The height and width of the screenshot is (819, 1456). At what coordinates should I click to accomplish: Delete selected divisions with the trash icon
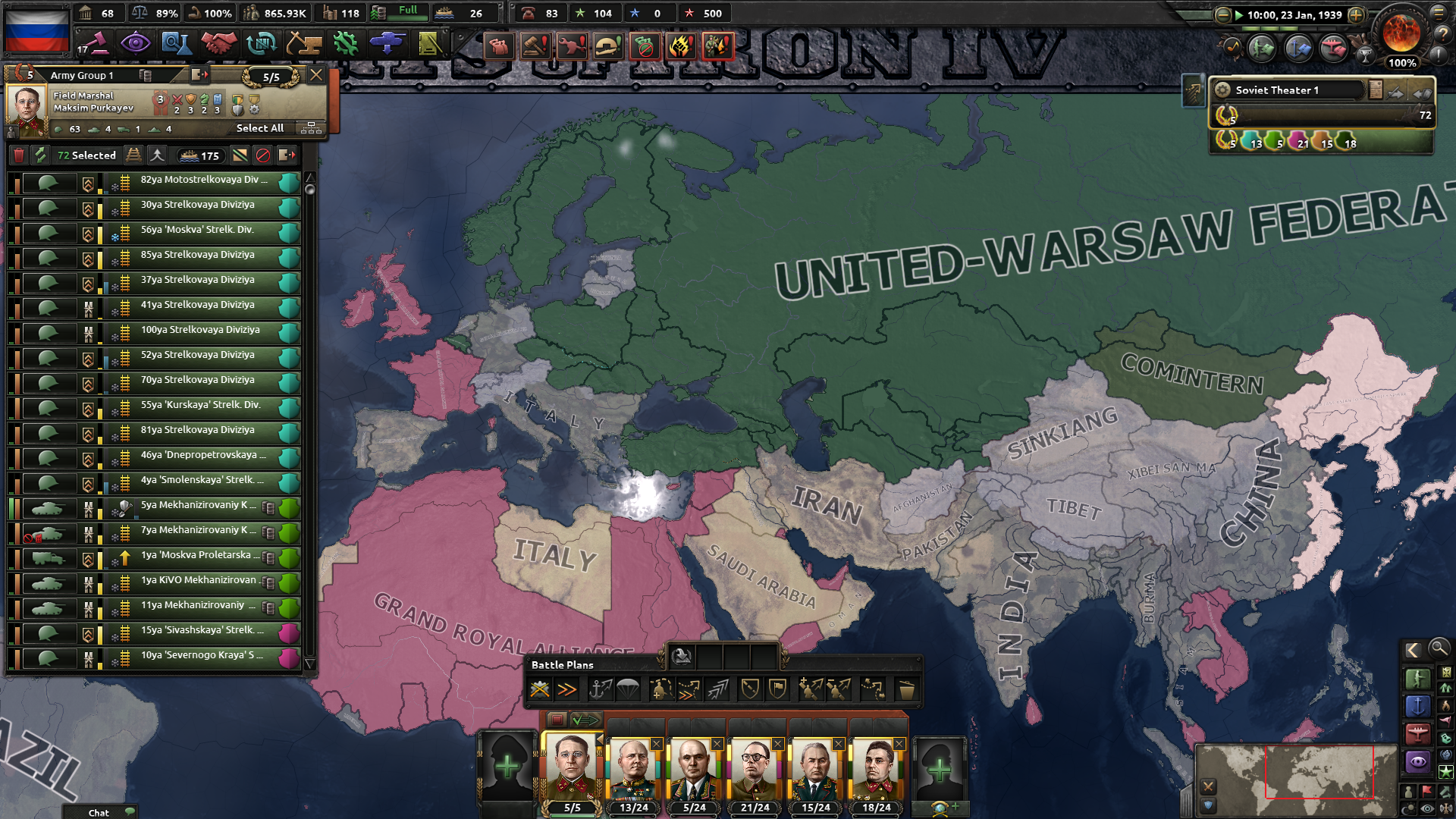pos(20,155)
